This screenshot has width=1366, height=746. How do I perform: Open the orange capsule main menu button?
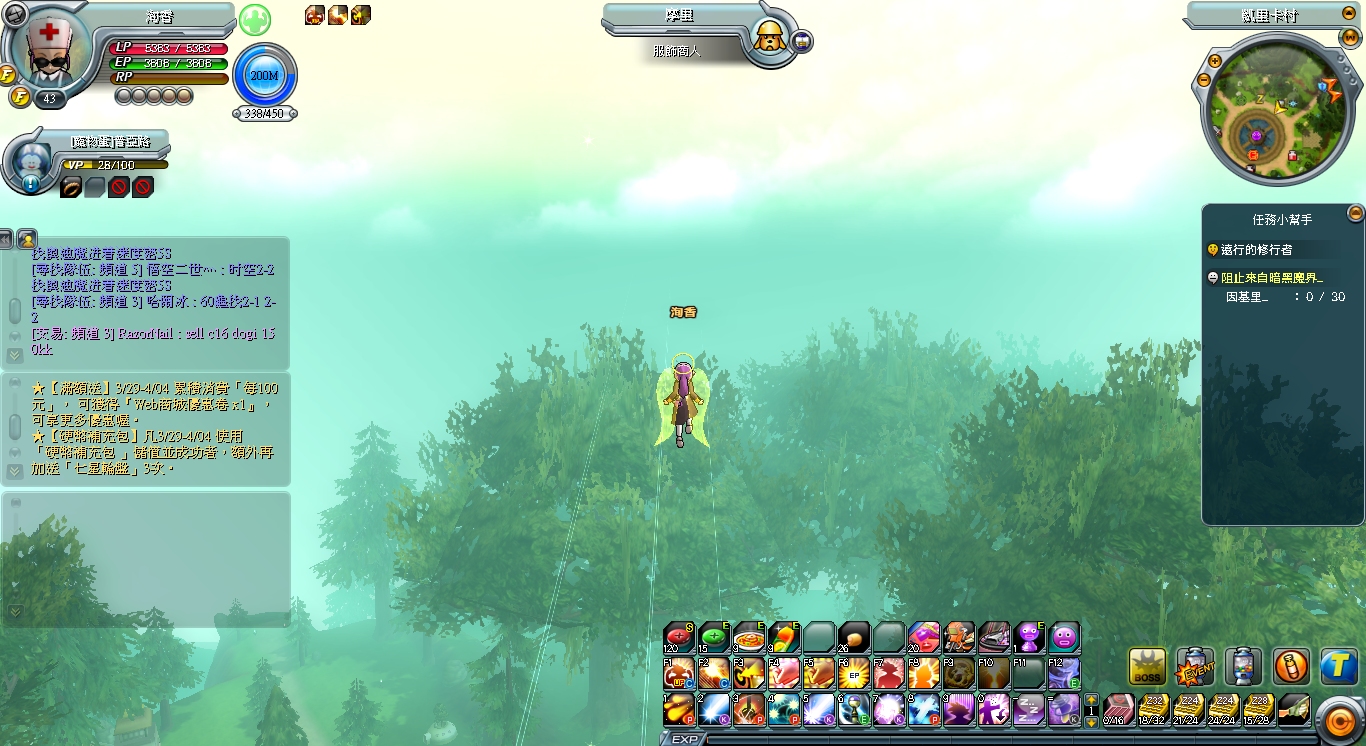[x=1338, y=720]
